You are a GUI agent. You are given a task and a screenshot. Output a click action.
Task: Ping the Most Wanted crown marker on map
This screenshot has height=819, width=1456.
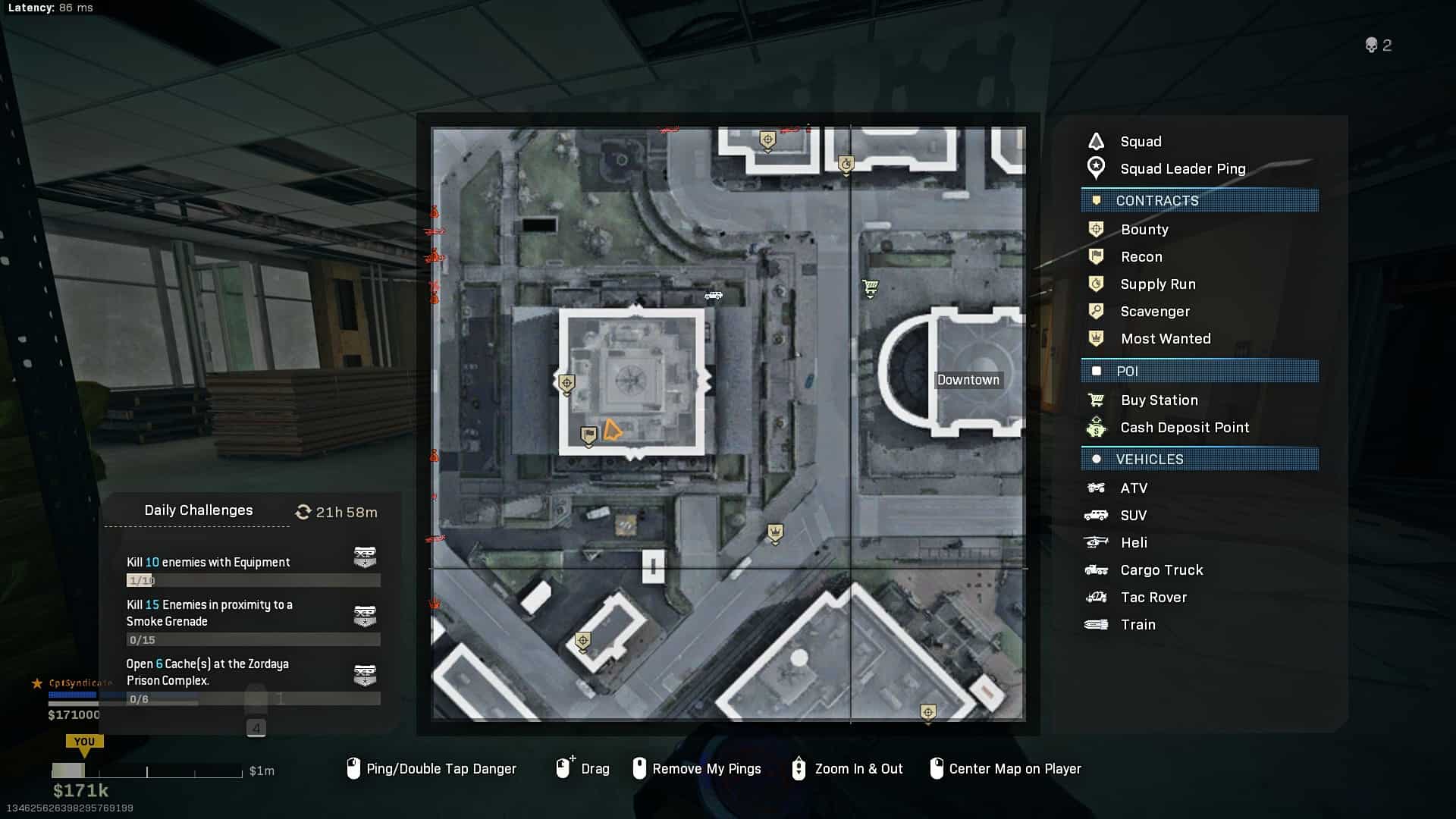pyautogui.click(x=775, y=532)
